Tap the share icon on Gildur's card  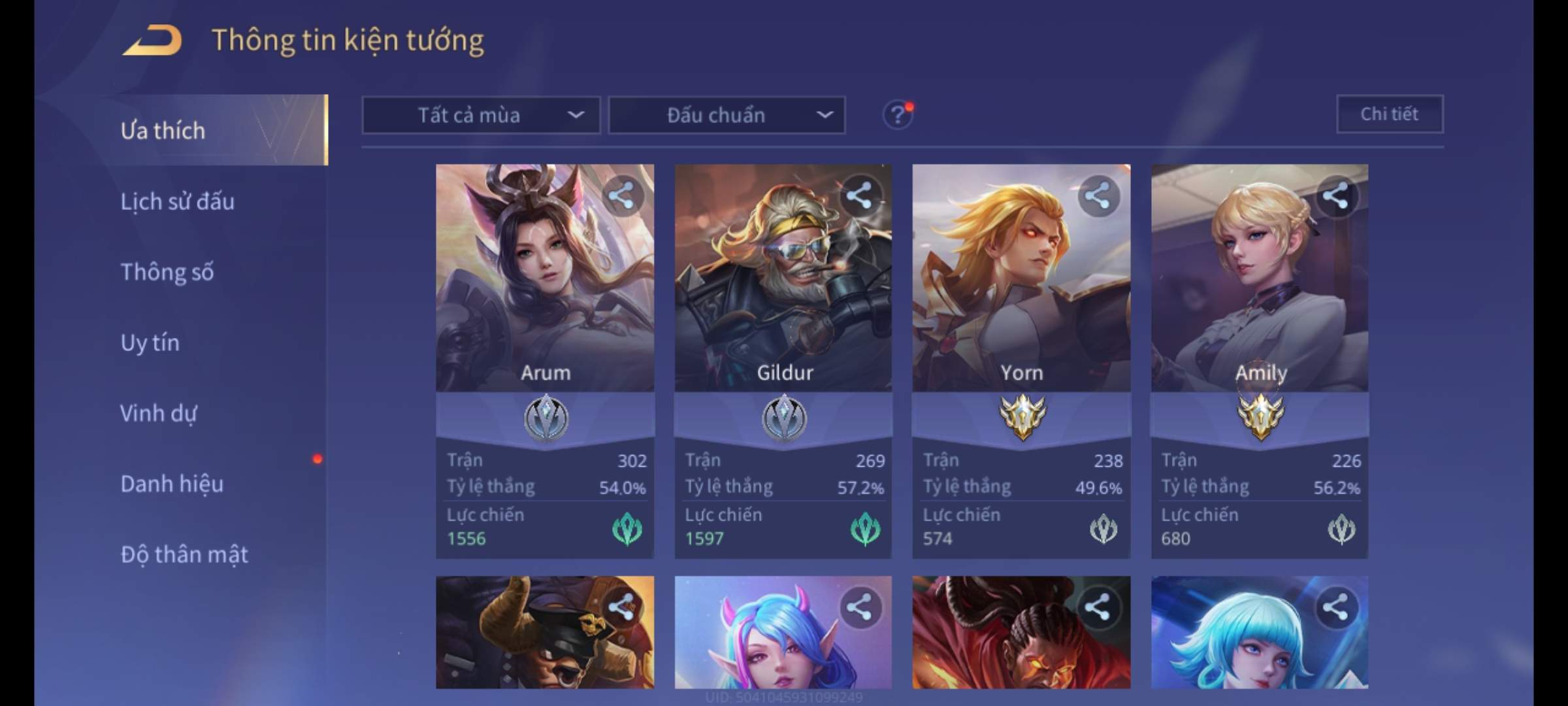pyautogui.click(x=859, y=195)
